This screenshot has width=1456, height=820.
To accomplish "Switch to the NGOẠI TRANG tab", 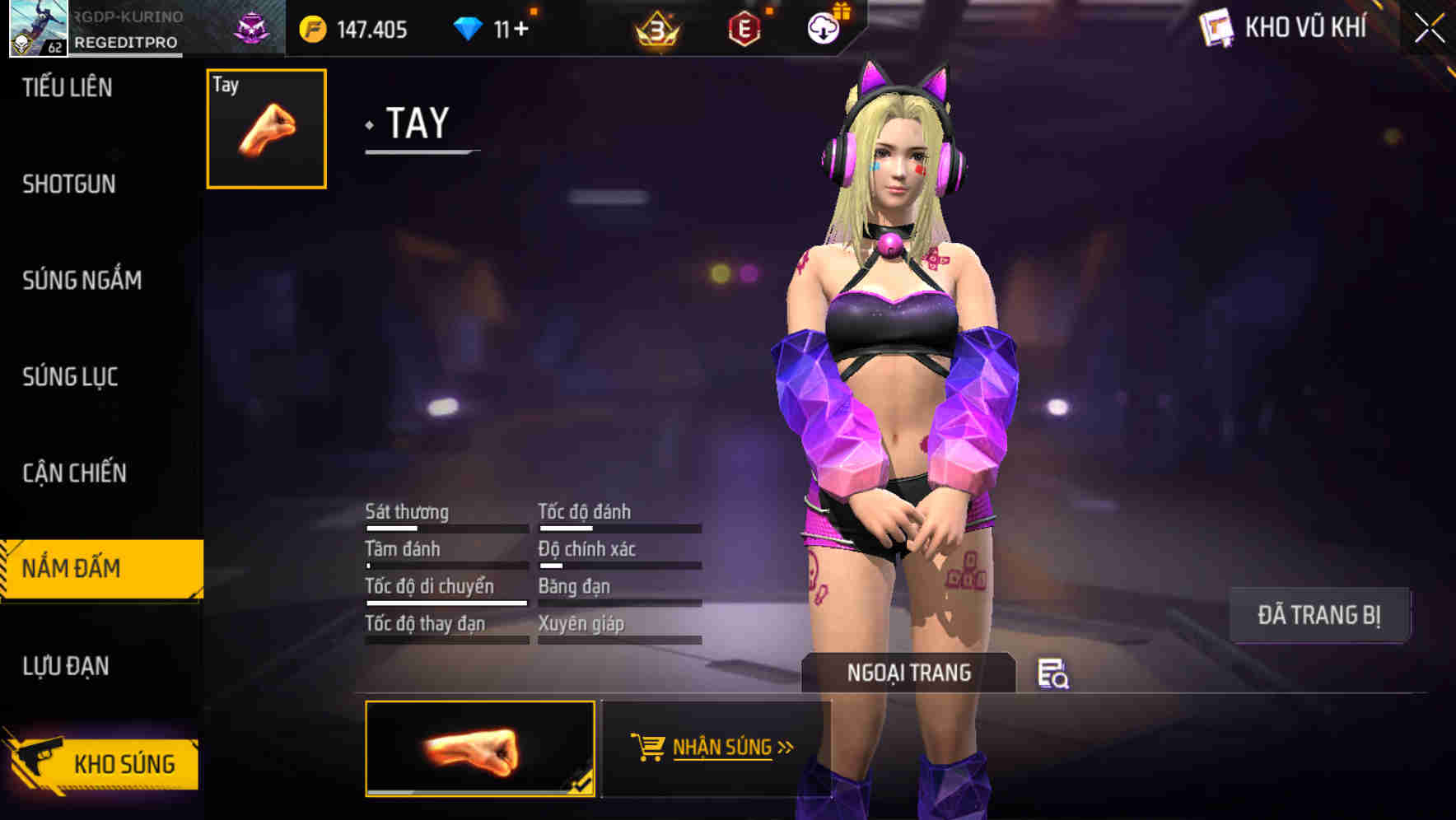I will tap(908, 673).
